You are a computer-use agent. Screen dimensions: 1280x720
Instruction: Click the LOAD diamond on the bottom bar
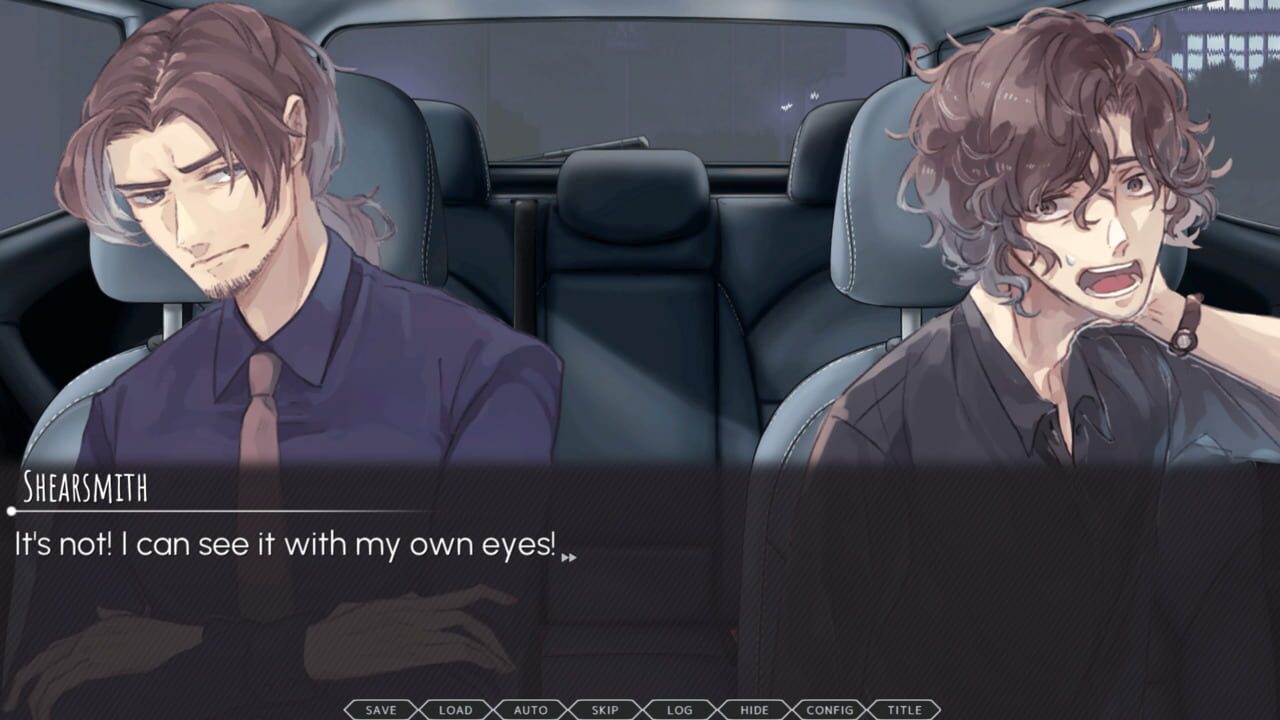[x=455, y=710]
